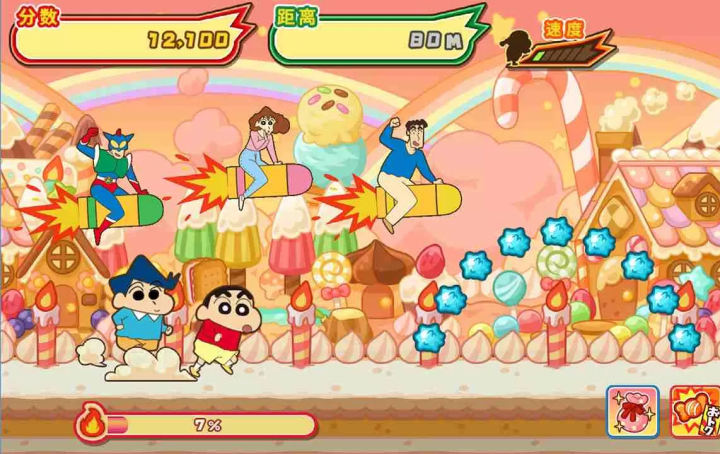Tap the orange おトク candy button
This screenshot has width=720, height=454.
pos(696,412)
